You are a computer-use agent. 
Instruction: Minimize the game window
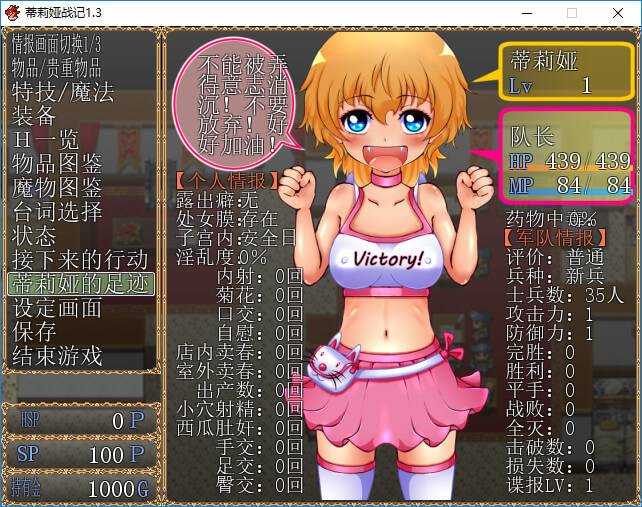coord(525,13)
